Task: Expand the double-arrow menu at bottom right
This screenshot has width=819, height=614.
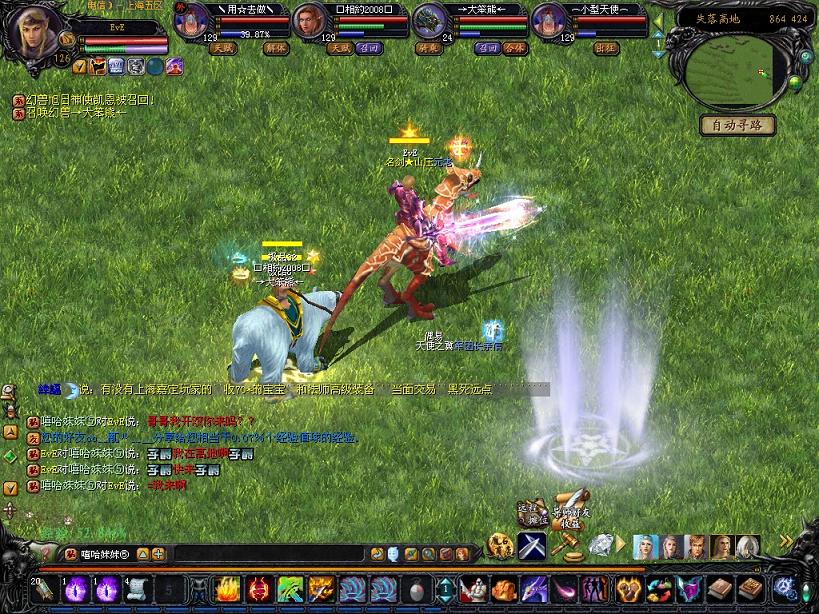Action: pyautogui.click(x=786, y=541)
